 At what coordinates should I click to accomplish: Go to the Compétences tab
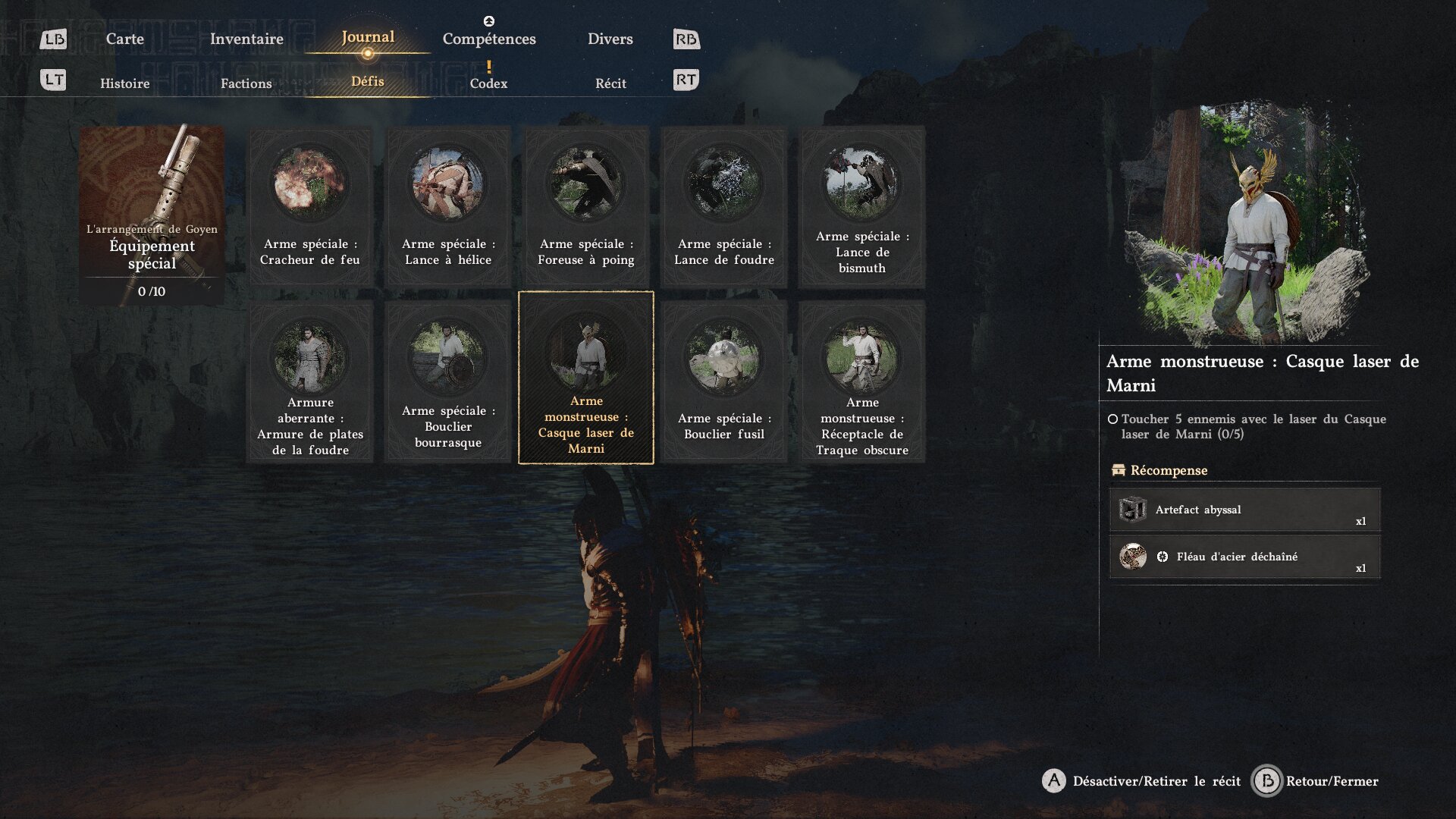click(x=489, y=39)
